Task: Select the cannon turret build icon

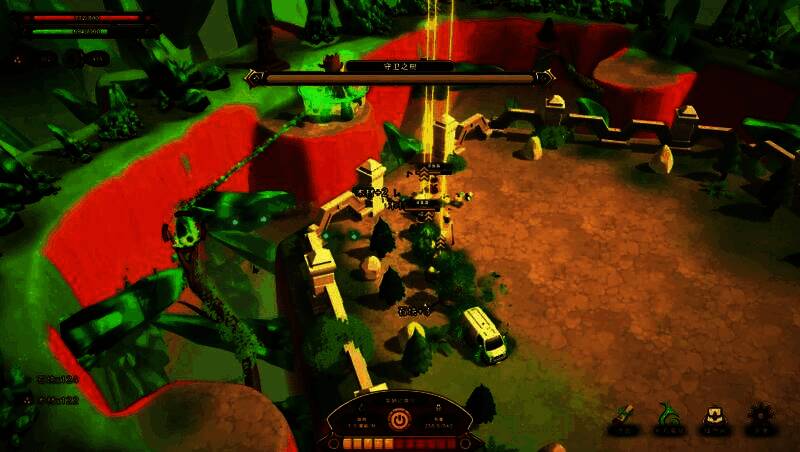Action: click(x=623, y=417)
